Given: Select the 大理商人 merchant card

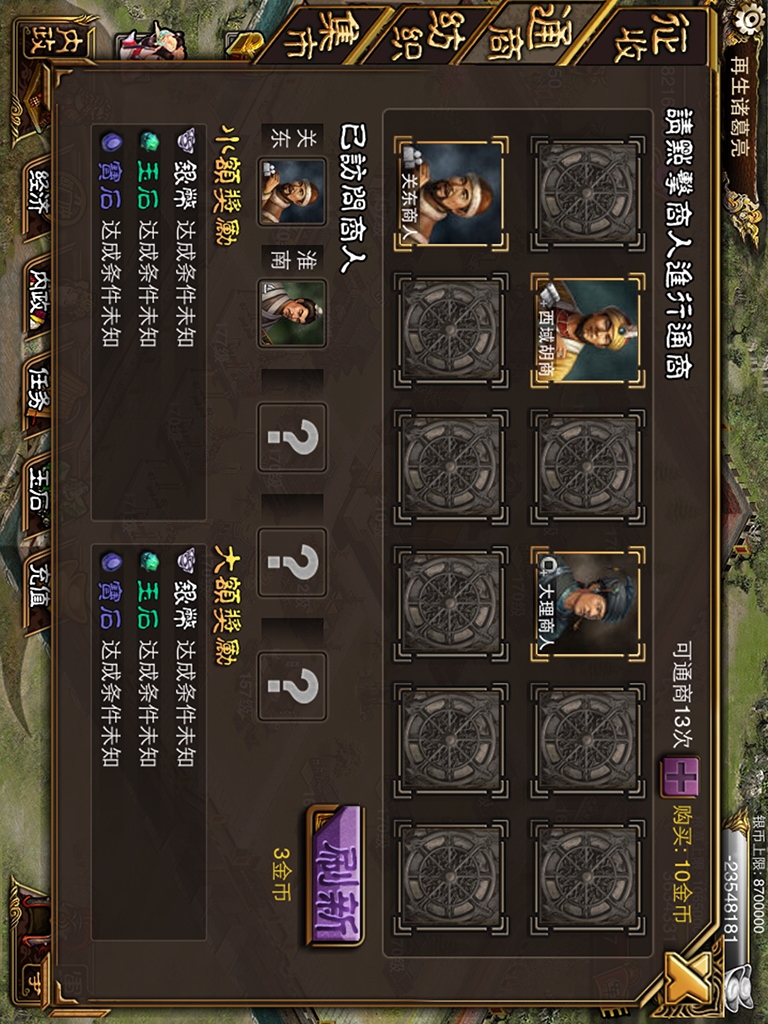Looking at the screenshot, I should coord(588,603).
